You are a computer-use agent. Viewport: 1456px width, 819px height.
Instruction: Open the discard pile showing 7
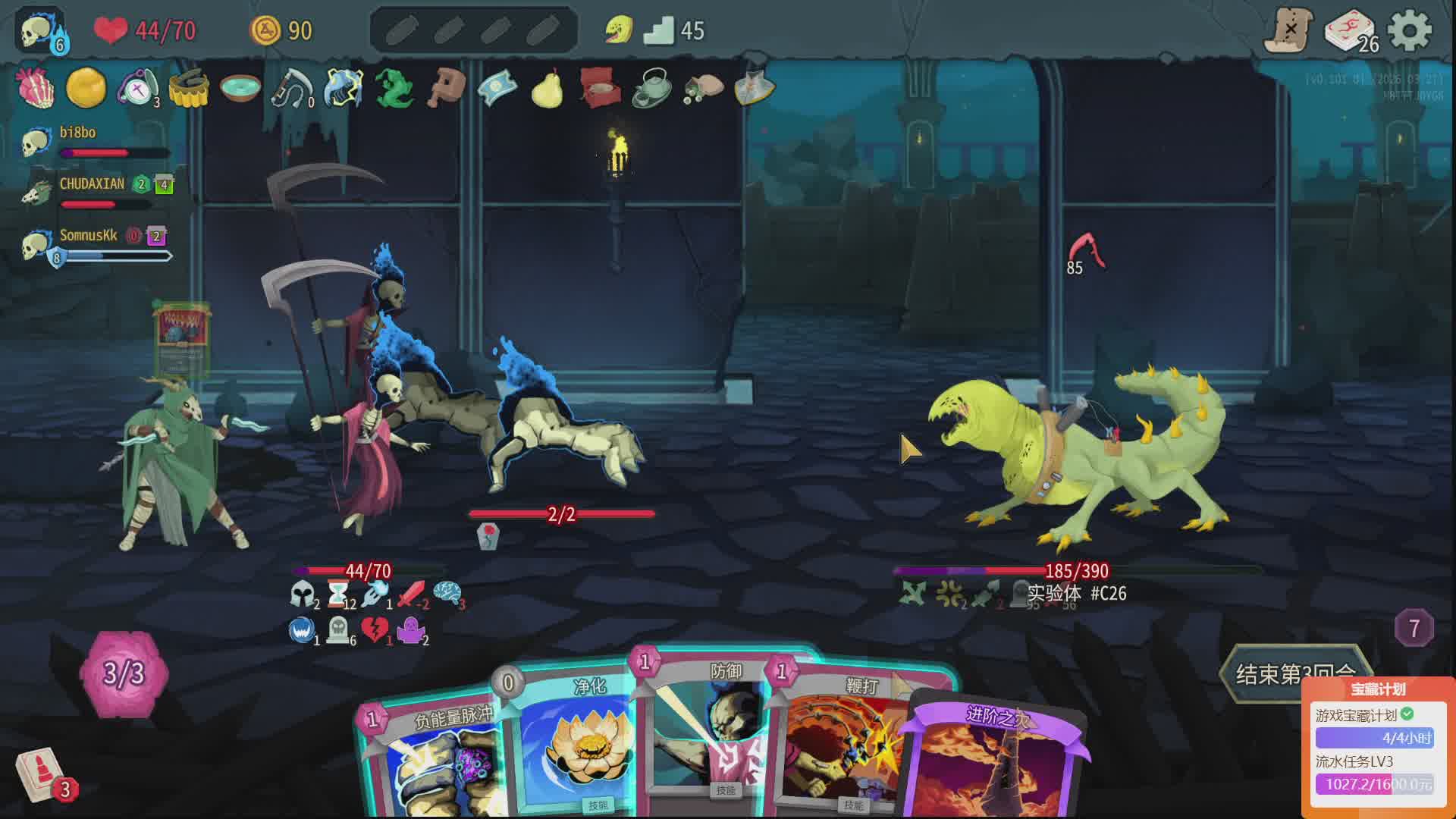pos(1414,628)
